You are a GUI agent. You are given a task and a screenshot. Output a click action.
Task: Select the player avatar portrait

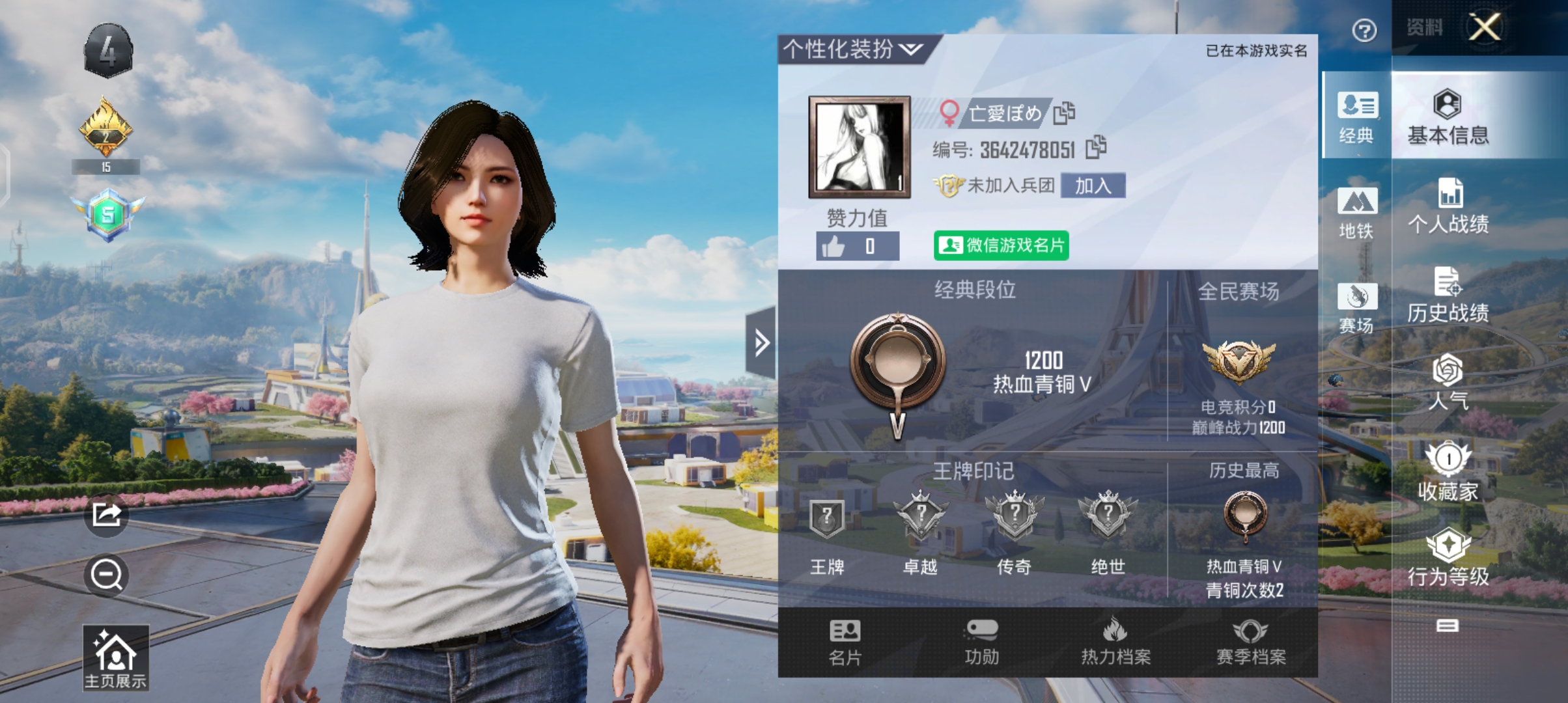(859, 147)
